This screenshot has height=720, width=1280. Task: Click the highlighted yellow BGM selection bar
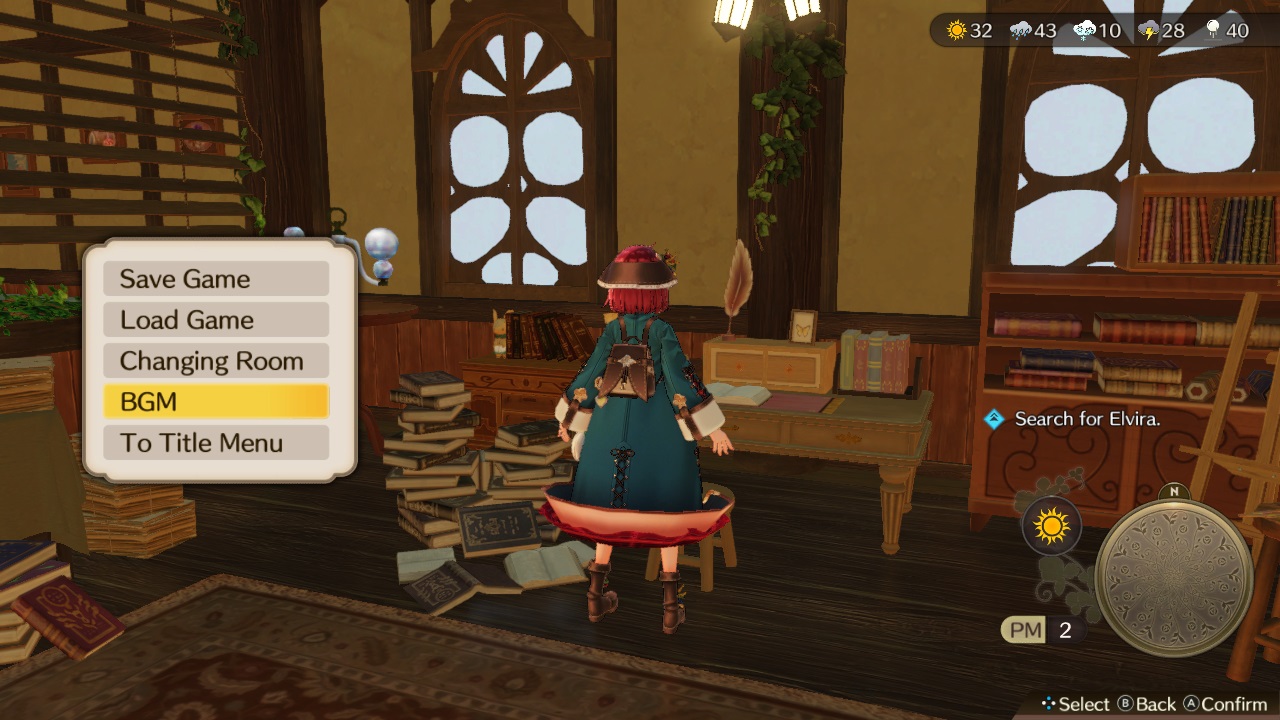point(216,401)
